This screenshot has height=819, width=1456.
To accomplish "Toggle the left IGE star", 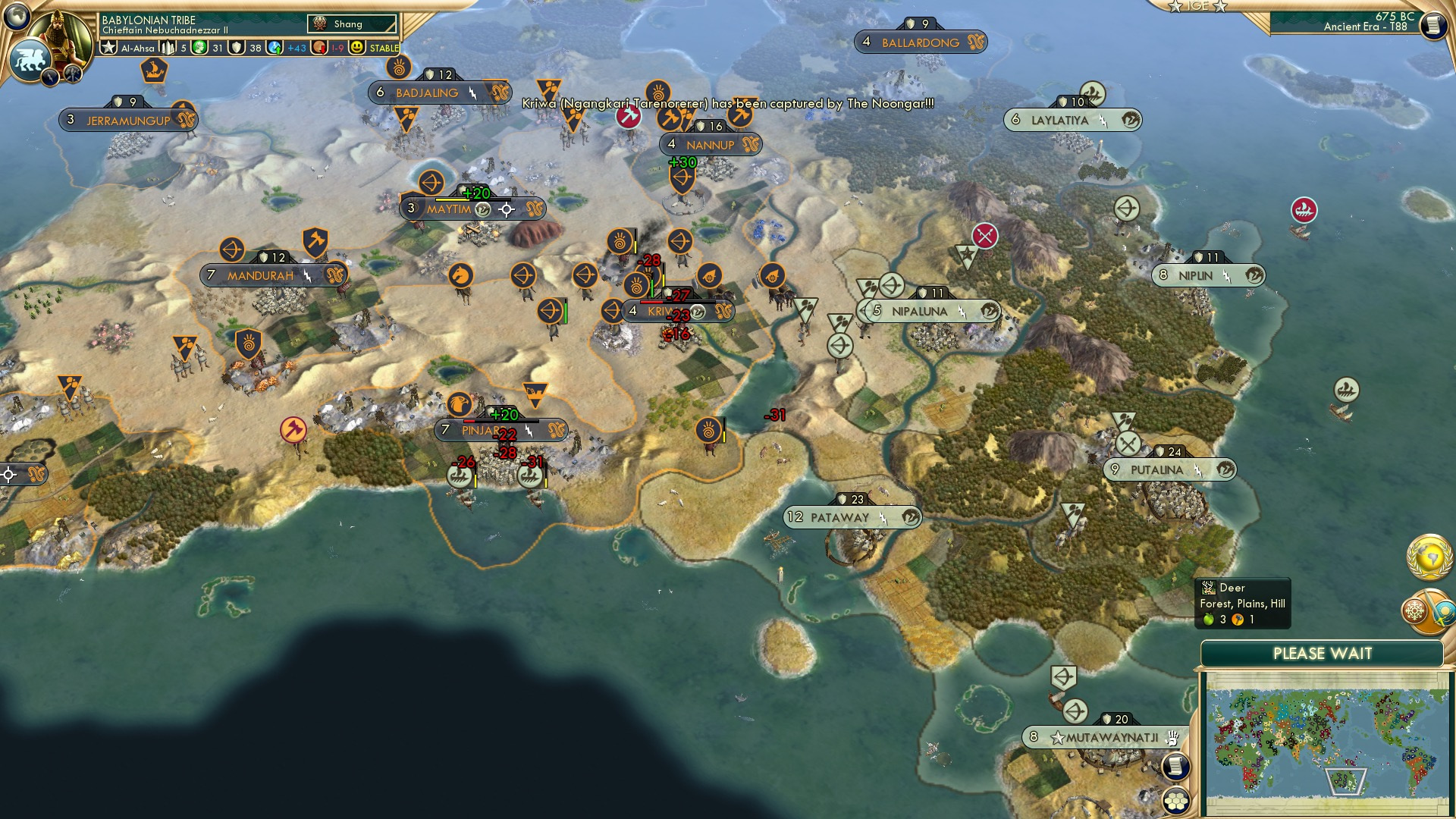I will click(x=1175, y=7).
